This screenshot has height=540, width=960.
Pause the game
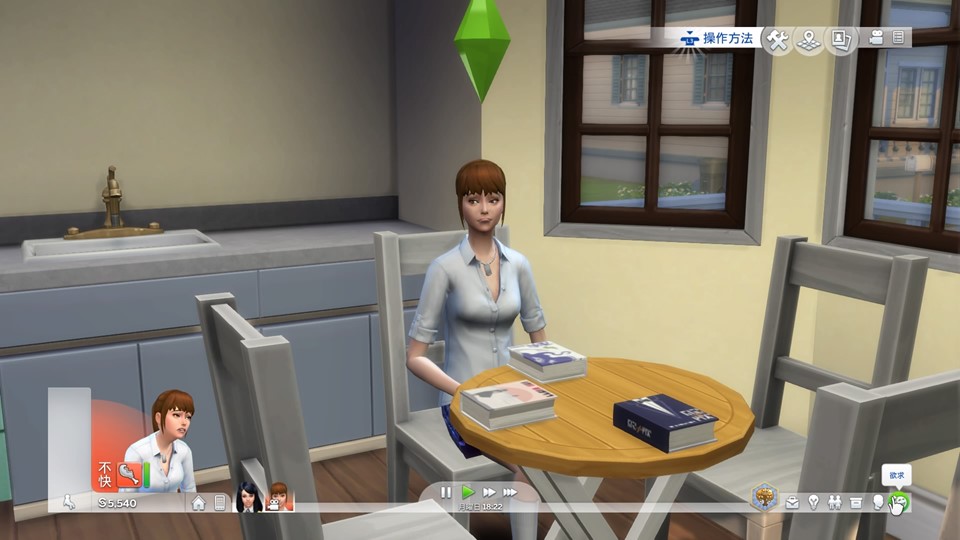pyautogui.click(x=446, y=492)
